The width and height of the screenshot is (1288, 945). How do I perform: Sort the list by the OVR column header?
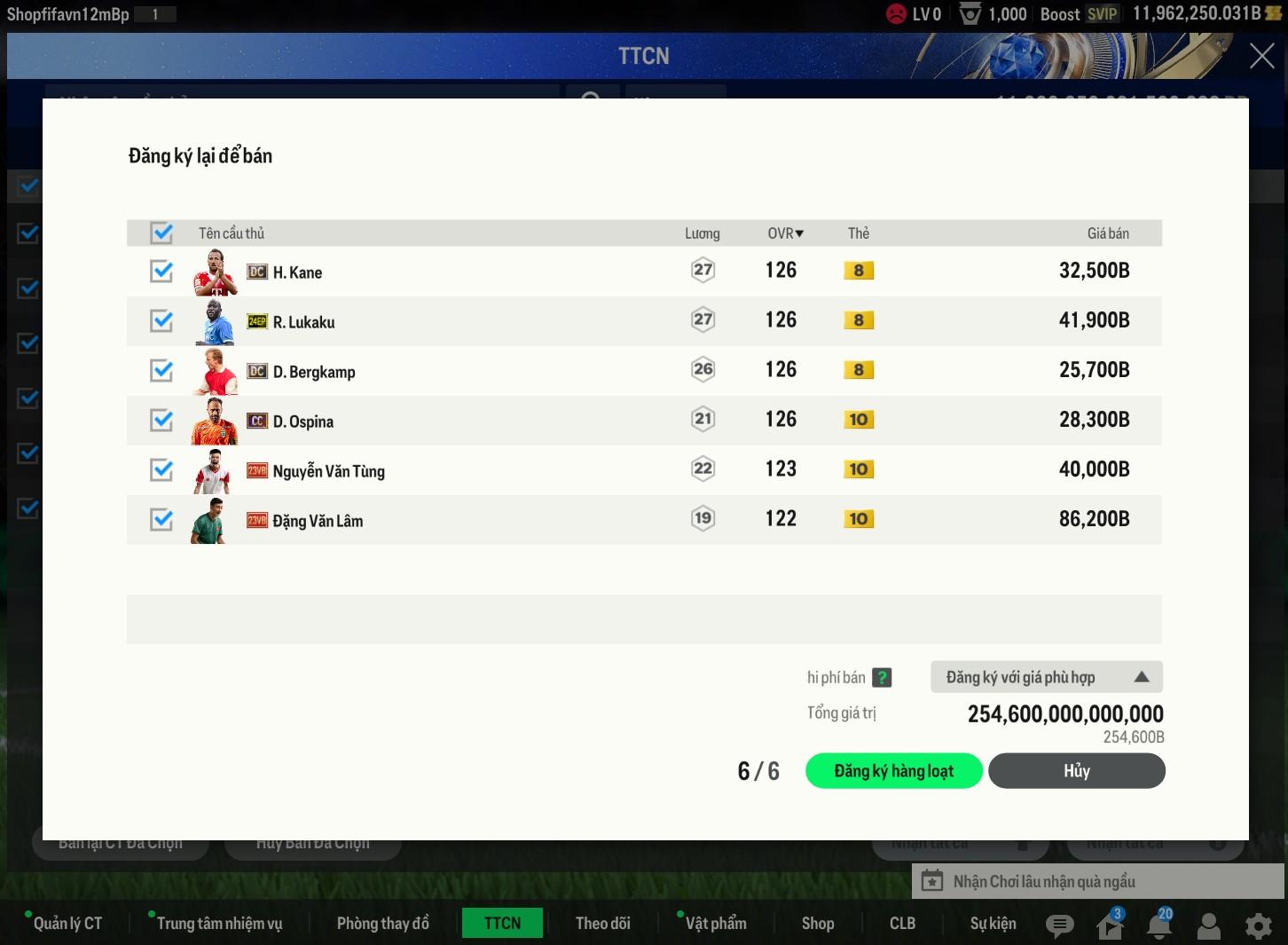(x=785, y=233)
